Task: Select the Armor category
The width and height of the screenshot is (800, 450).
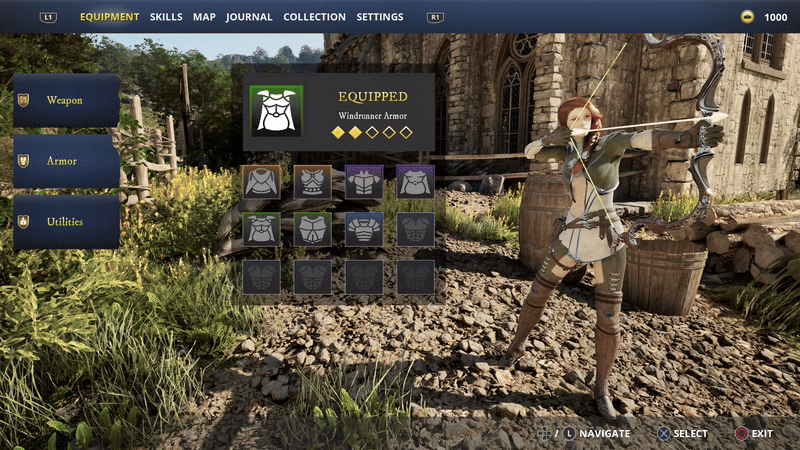Action: point(66,161)
